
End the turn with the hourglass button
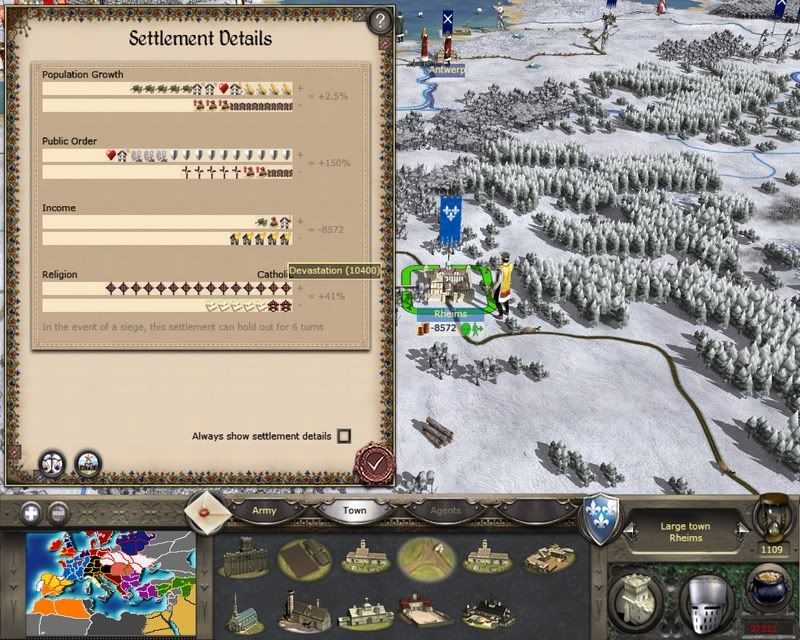772,515
